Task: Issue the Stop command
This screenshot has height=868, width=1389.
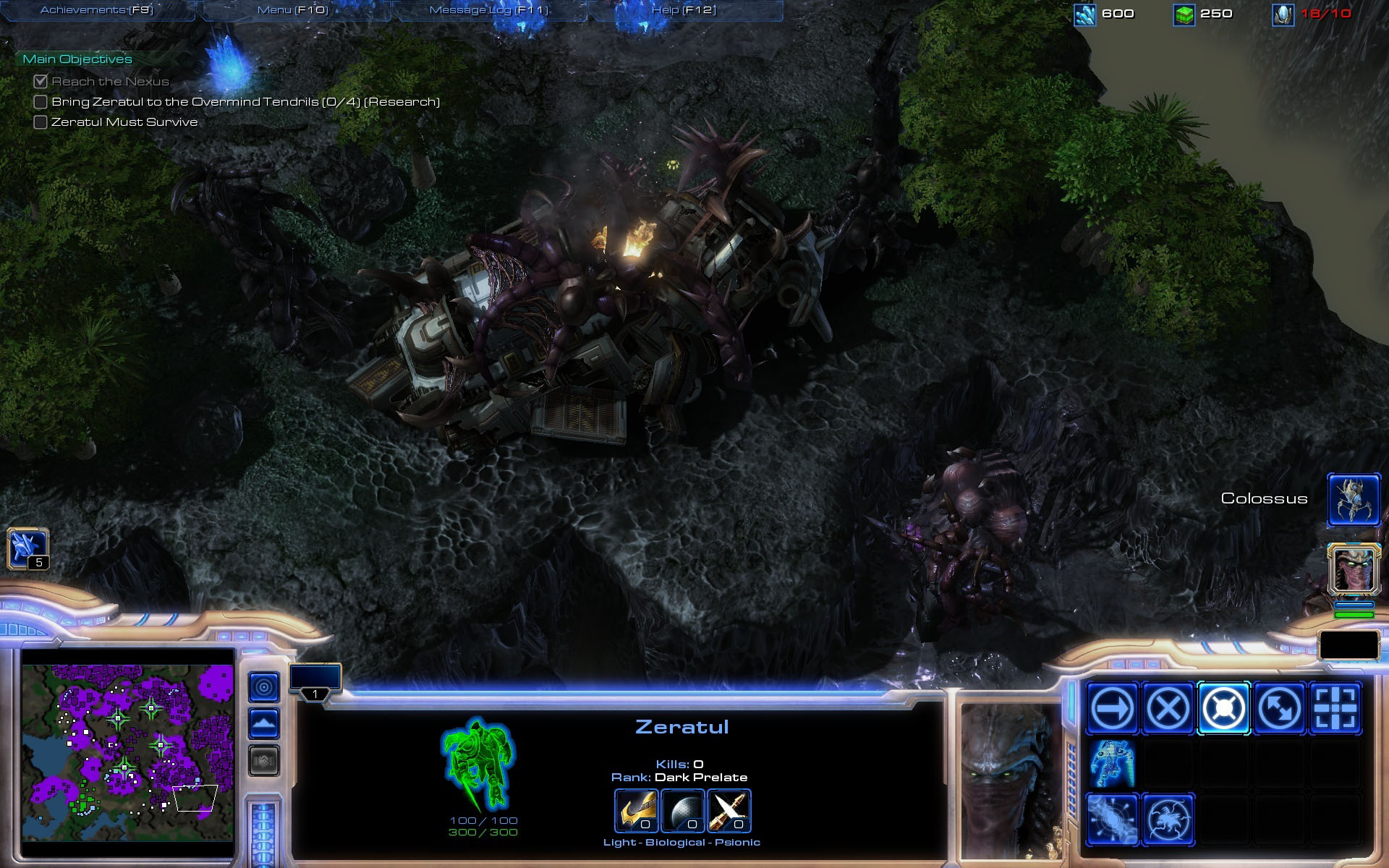Action: 1168,708
